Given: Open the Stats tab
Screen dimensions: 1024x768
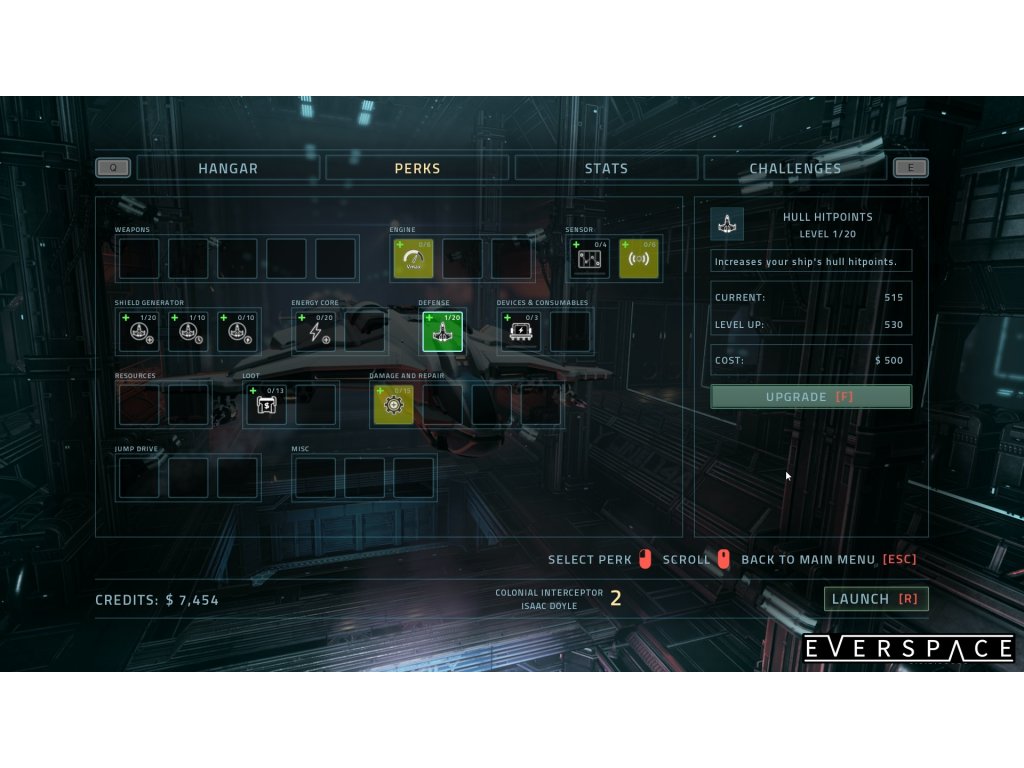Looking at the screenshot, I should pyautogui.click(x=606, y=168).
